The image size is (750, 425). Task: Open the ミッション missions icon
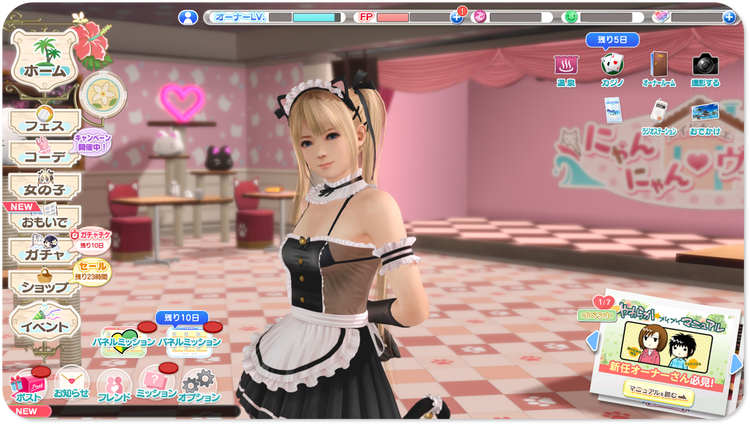tap(156, 385)
